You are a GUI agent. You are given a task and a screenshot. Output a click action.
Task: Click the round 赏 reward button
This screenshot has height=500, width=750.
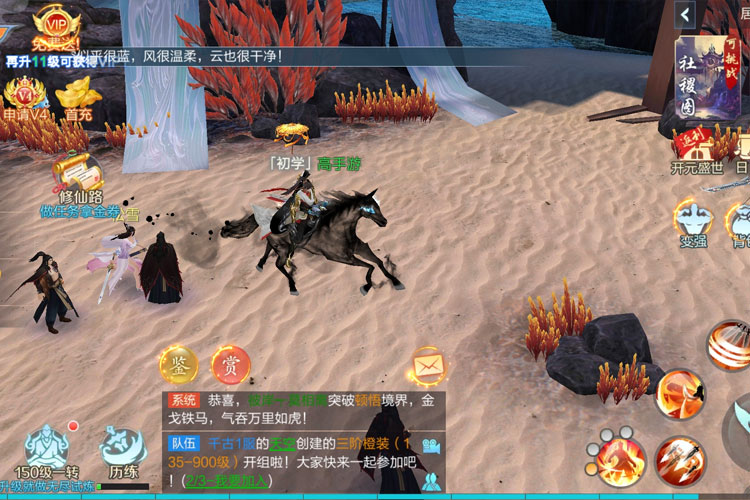(x=231, y=366)
